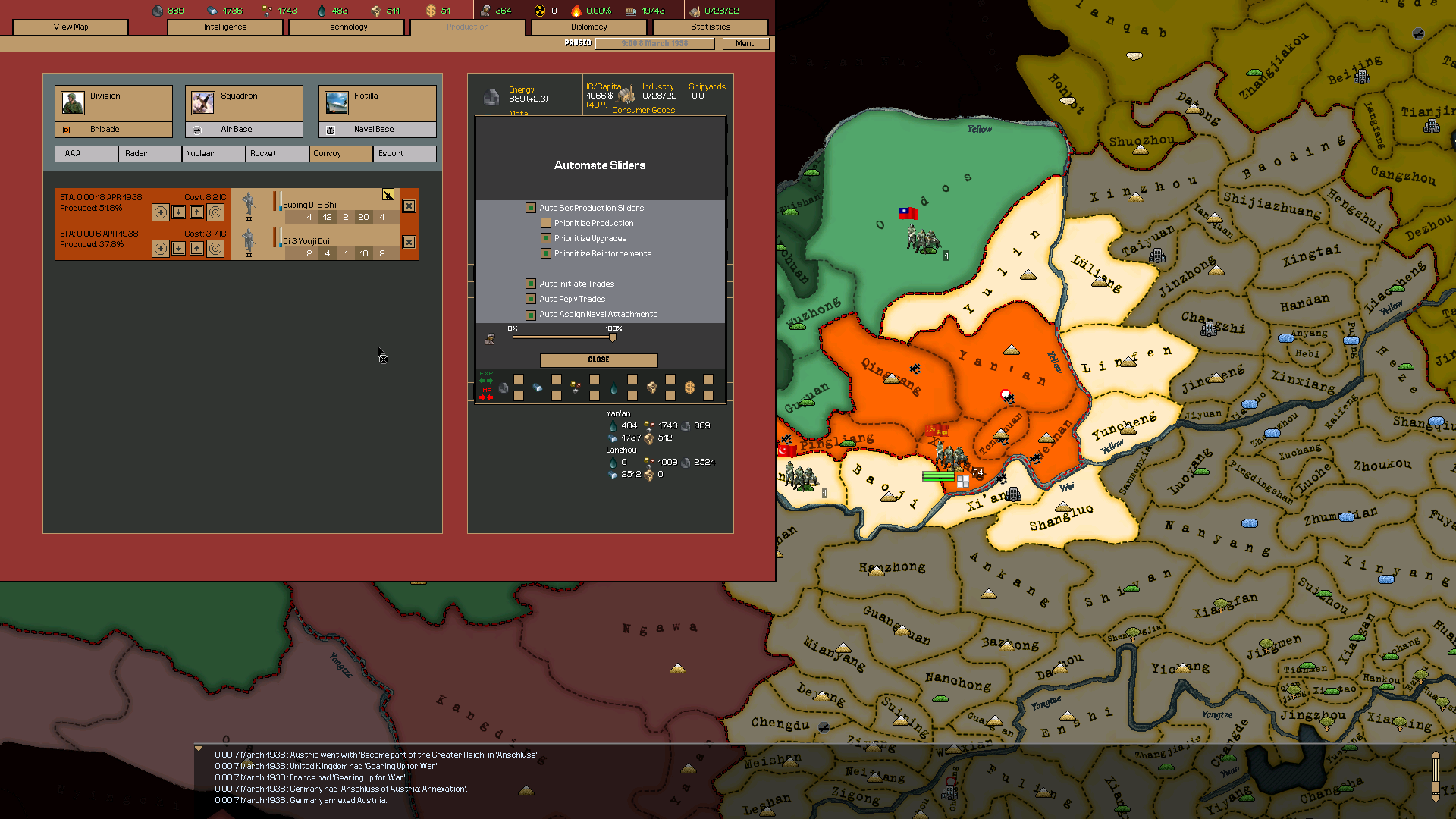Image resolution: width=1456 pixels, height=819 pixels.
Task: Select the Division build icon
Action: (73, 102)
